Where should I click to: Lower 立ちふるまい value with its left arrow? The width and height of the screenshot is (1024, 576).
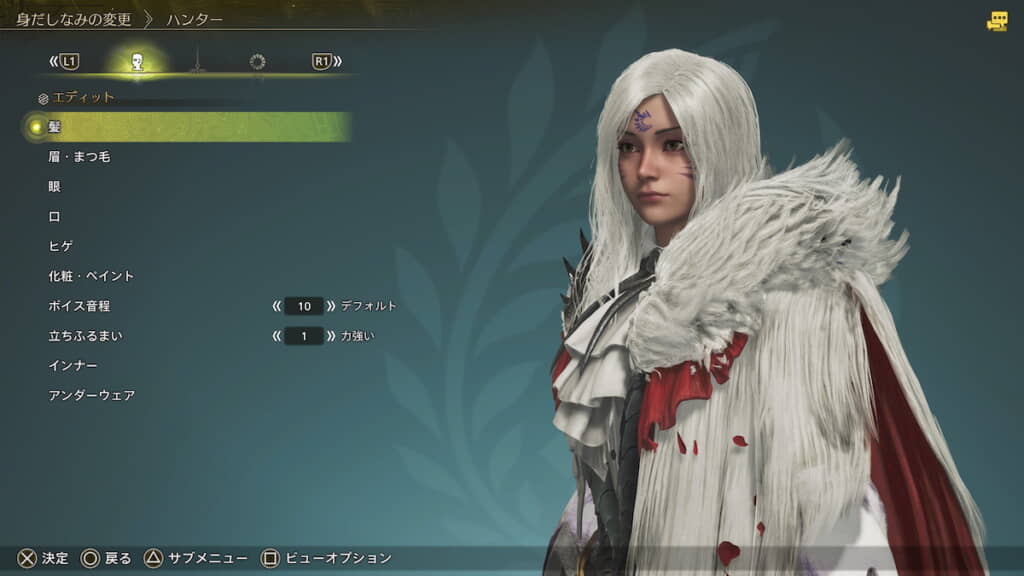click(x=276, y=336)
